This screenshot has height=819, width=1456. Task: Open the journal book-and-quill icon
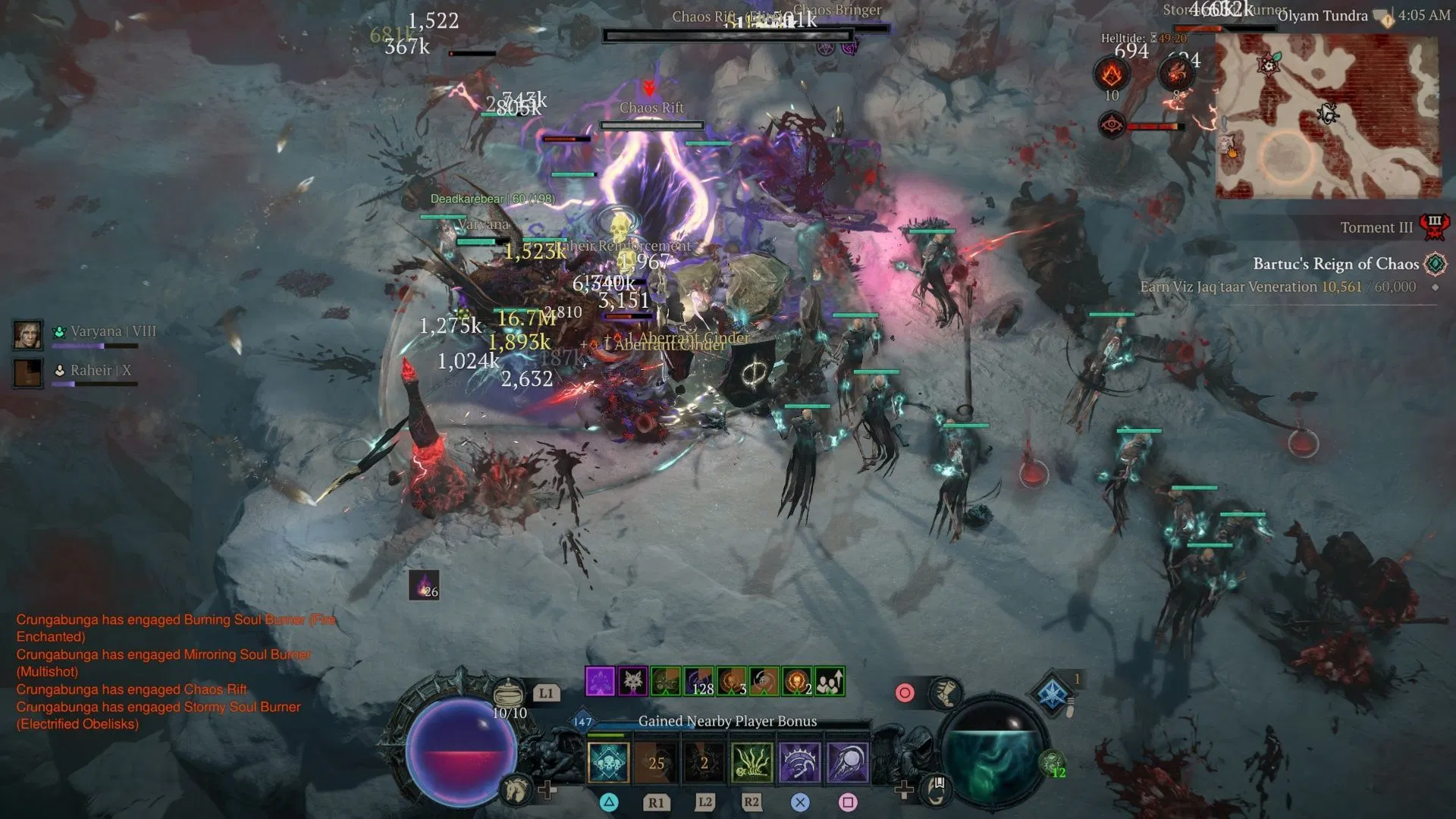pyautogui.click(x=937, y=789)
